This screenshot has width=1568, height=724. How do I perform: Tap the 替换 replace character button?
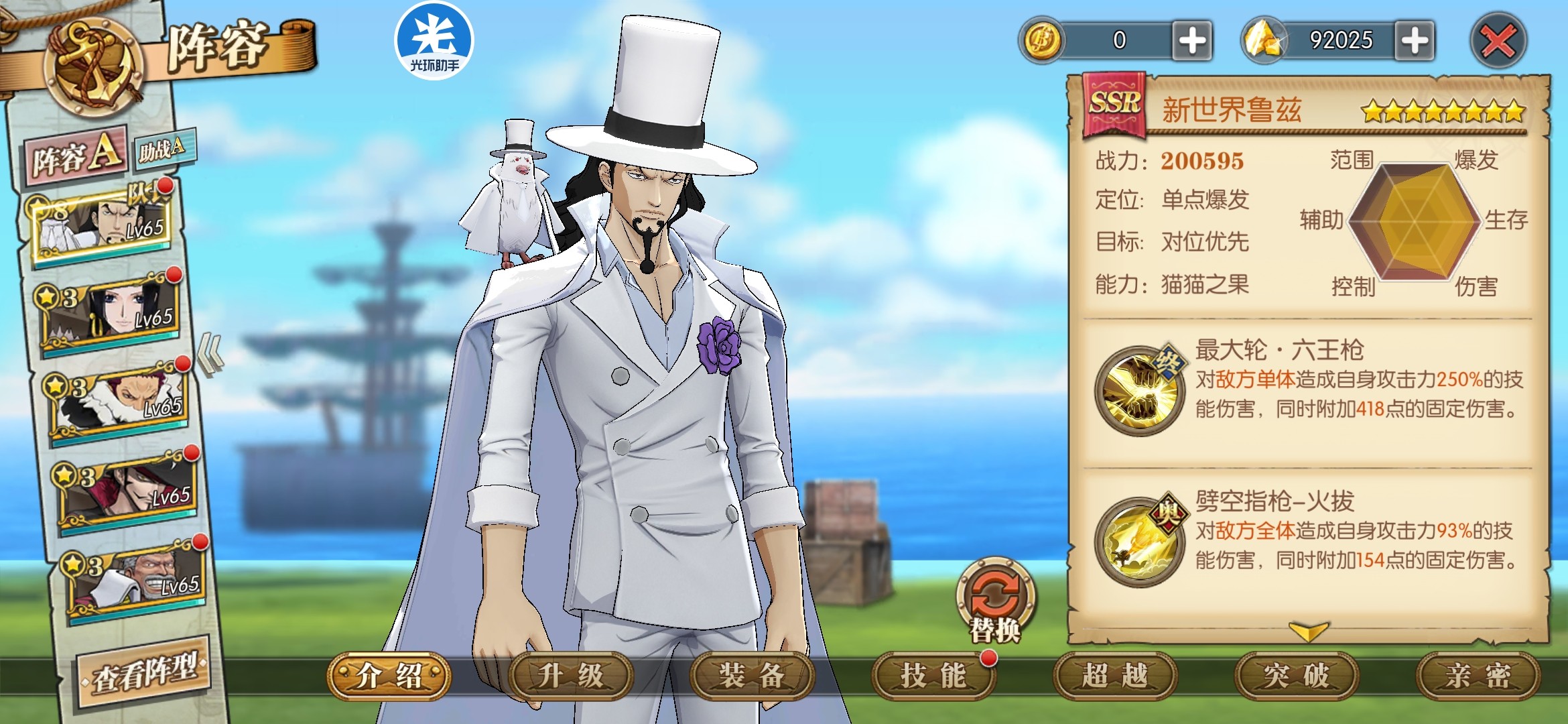pyautogui.click(x=996, y=600)
